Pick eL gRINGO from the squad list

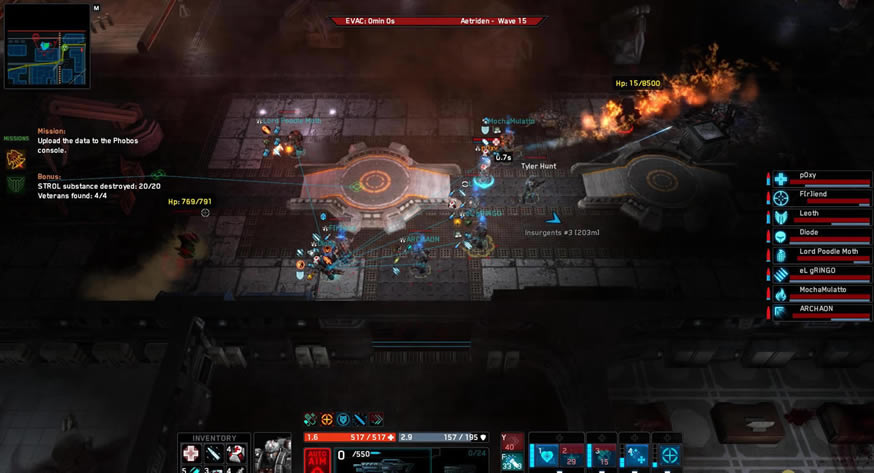819,273
